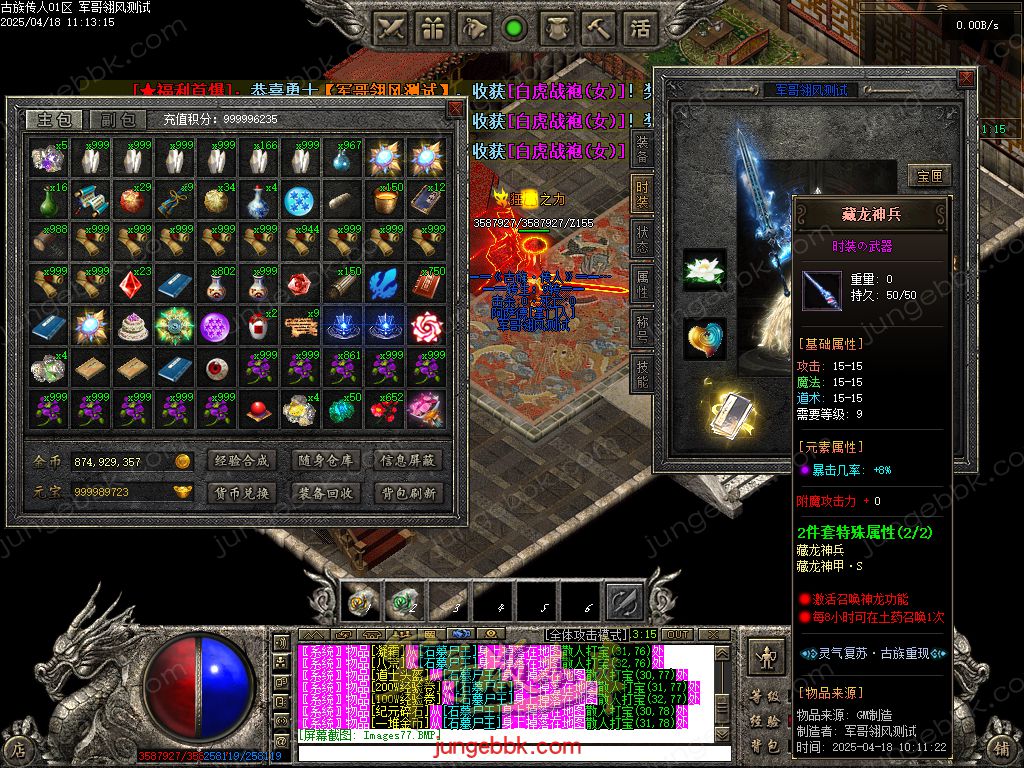Click the OUT button above chat
This screenshot has height=768, width=1024.
coord(678,634)
